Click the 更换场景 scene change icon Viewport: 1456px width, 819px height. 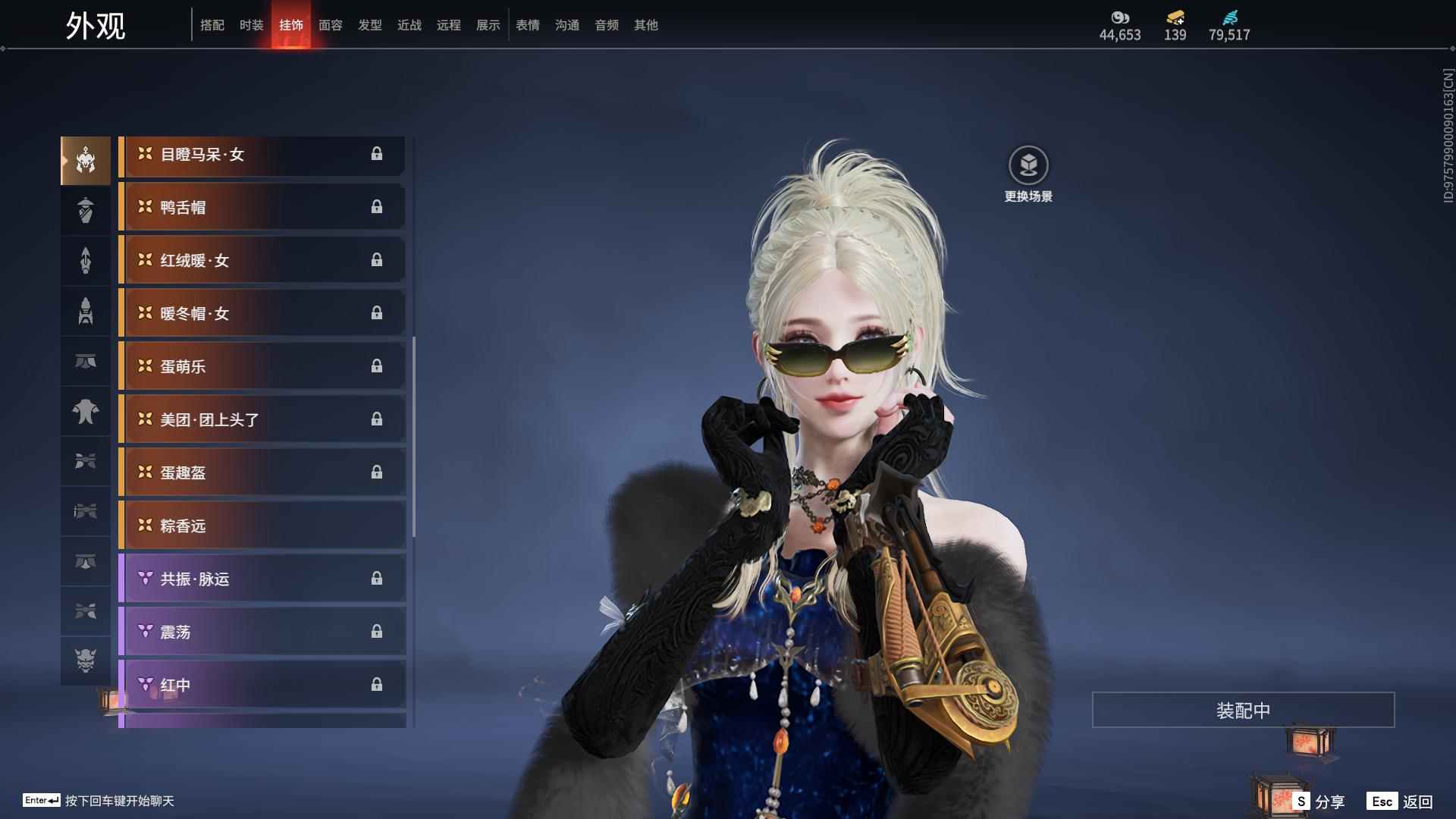point(1028,166)
